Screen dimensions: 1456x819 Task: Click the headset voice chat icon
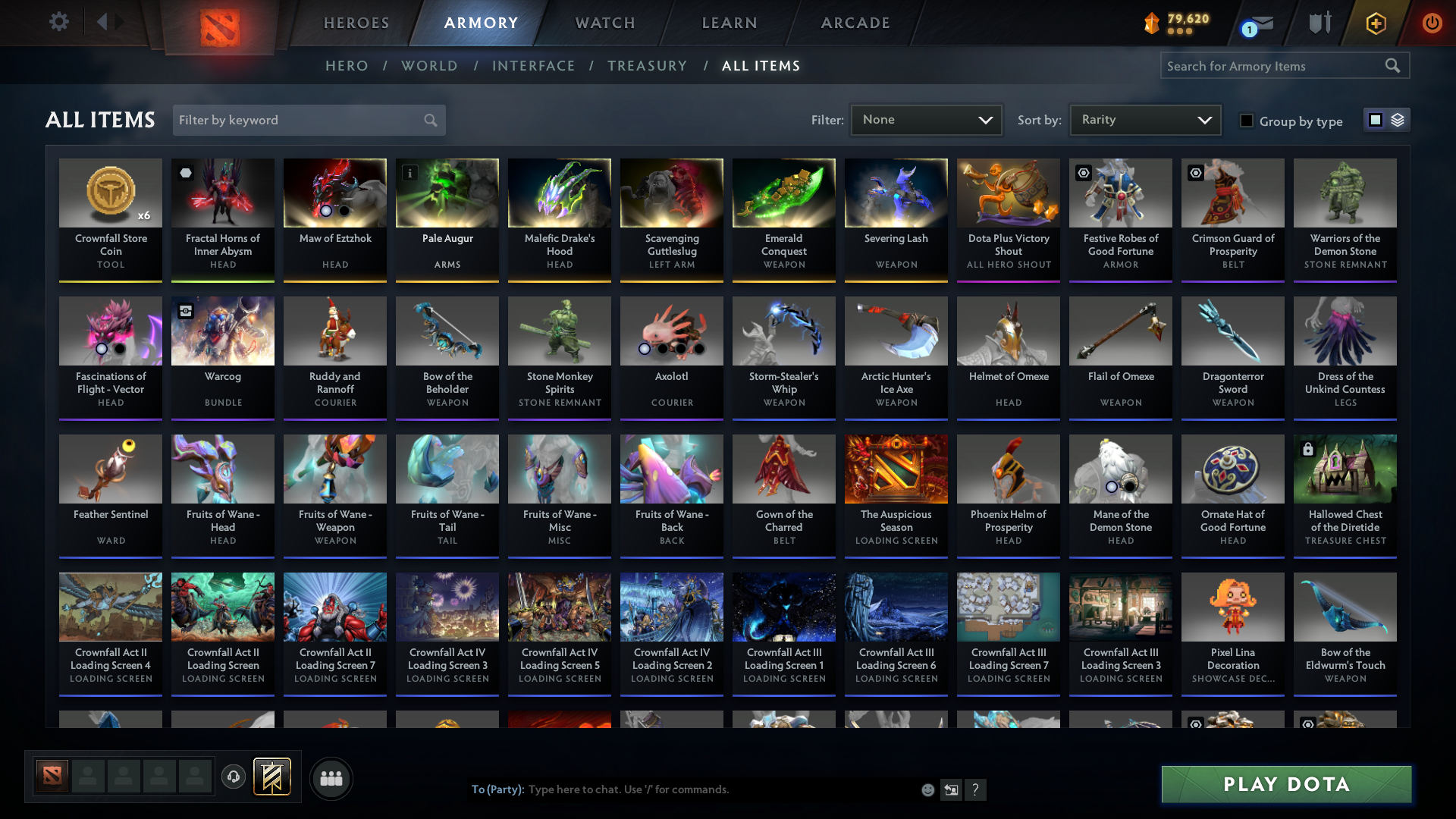pos(234,777)
